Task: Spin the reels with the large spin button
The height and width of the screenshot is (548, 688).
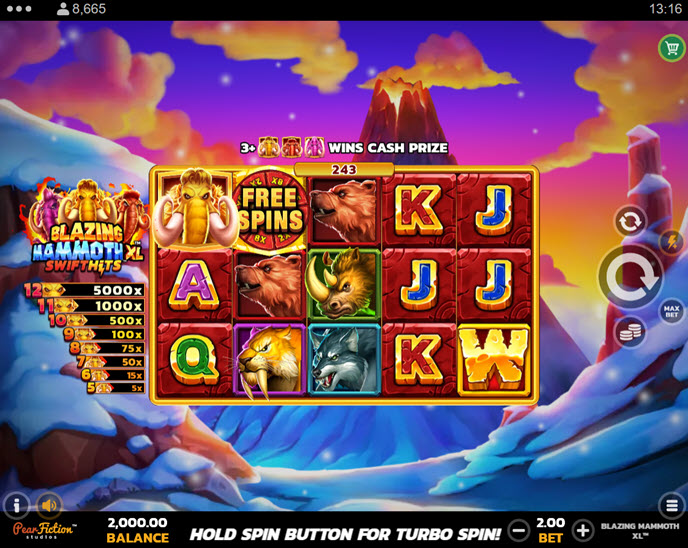Action: click(630, 275)
